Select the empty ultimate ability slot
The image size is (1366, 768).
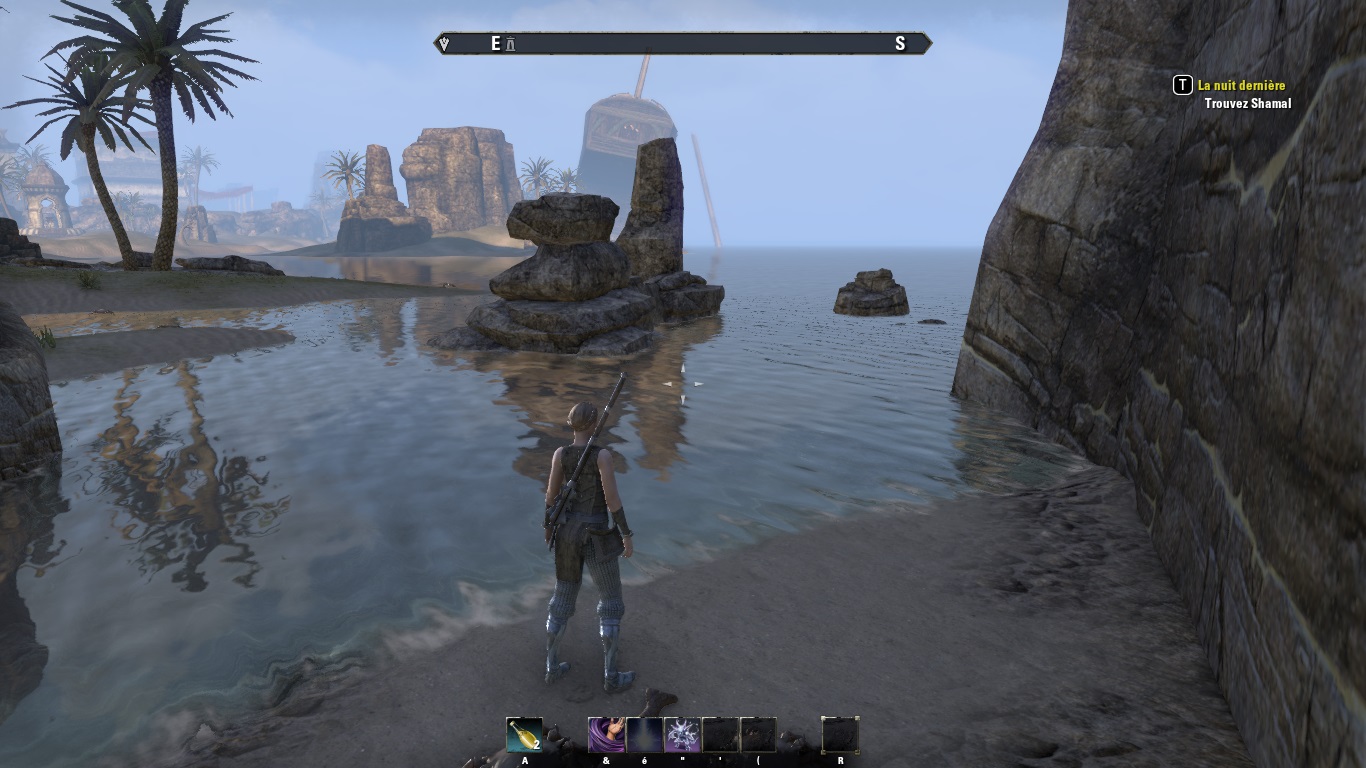pos(840,735)
